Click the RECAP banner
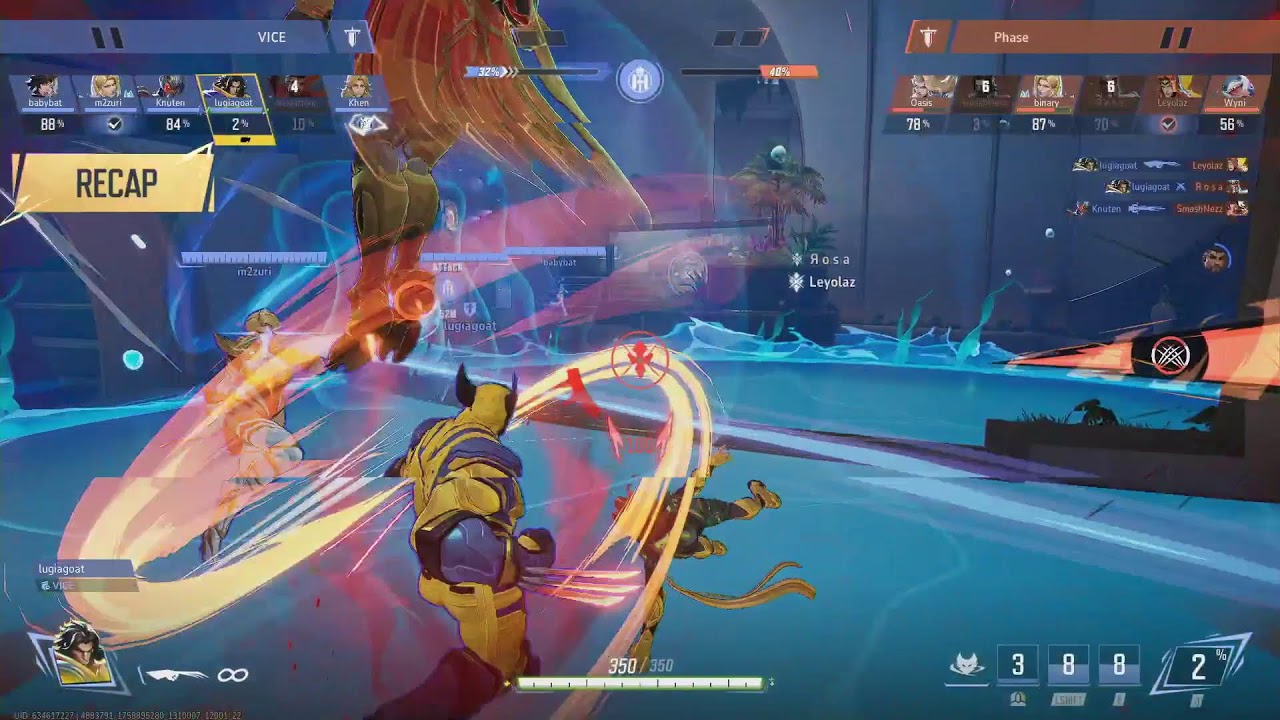 (115, 184)
